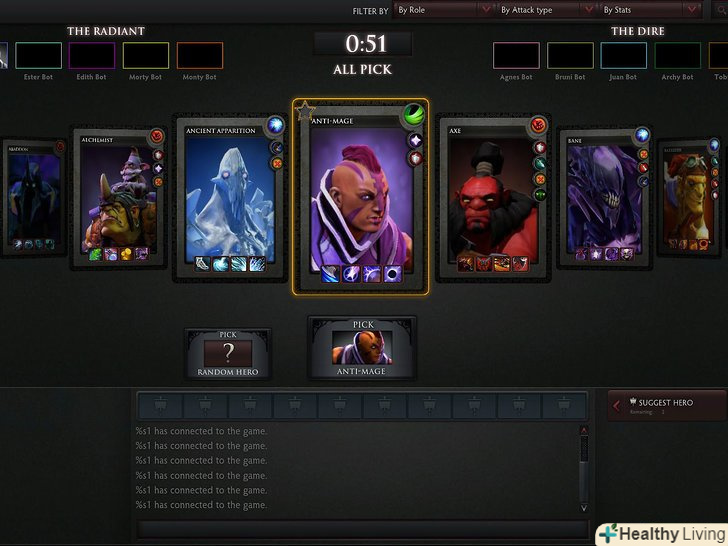Select the Anti-Mage hero card
This screenshot has height=546, width=728.
point(360,195)
